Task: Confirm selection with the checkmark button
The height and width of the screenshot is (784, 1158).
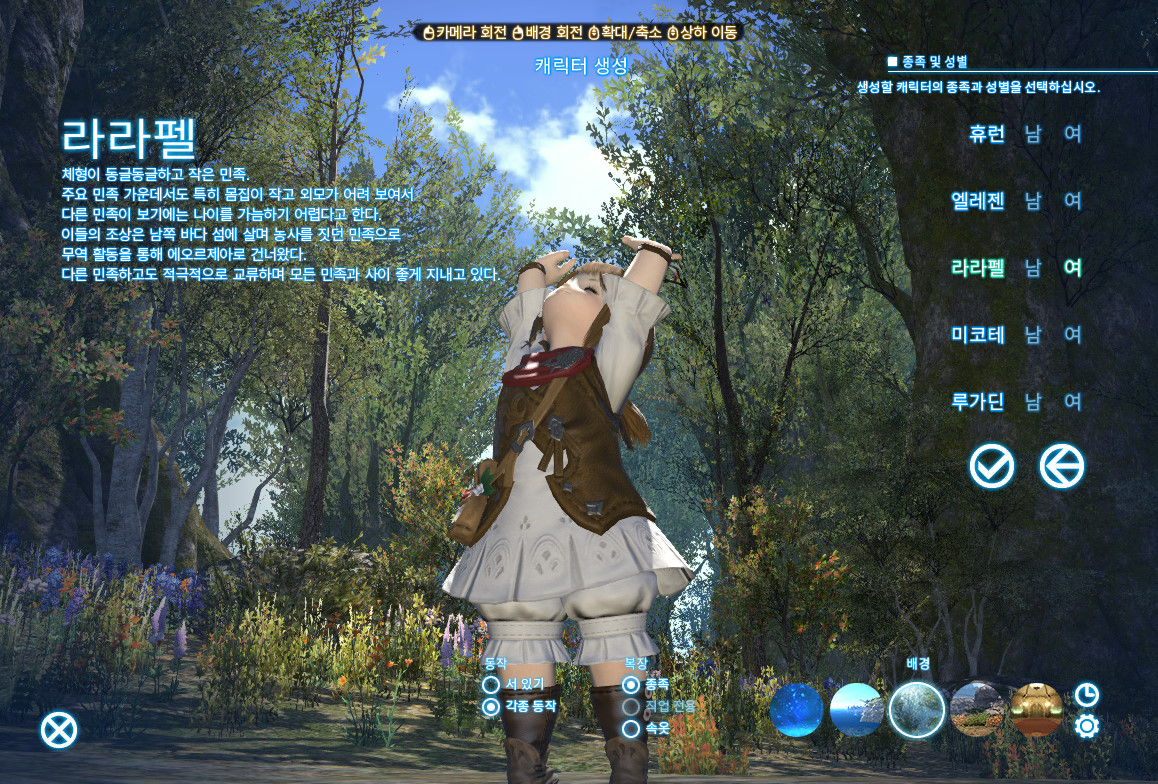Action: (991, 466)
